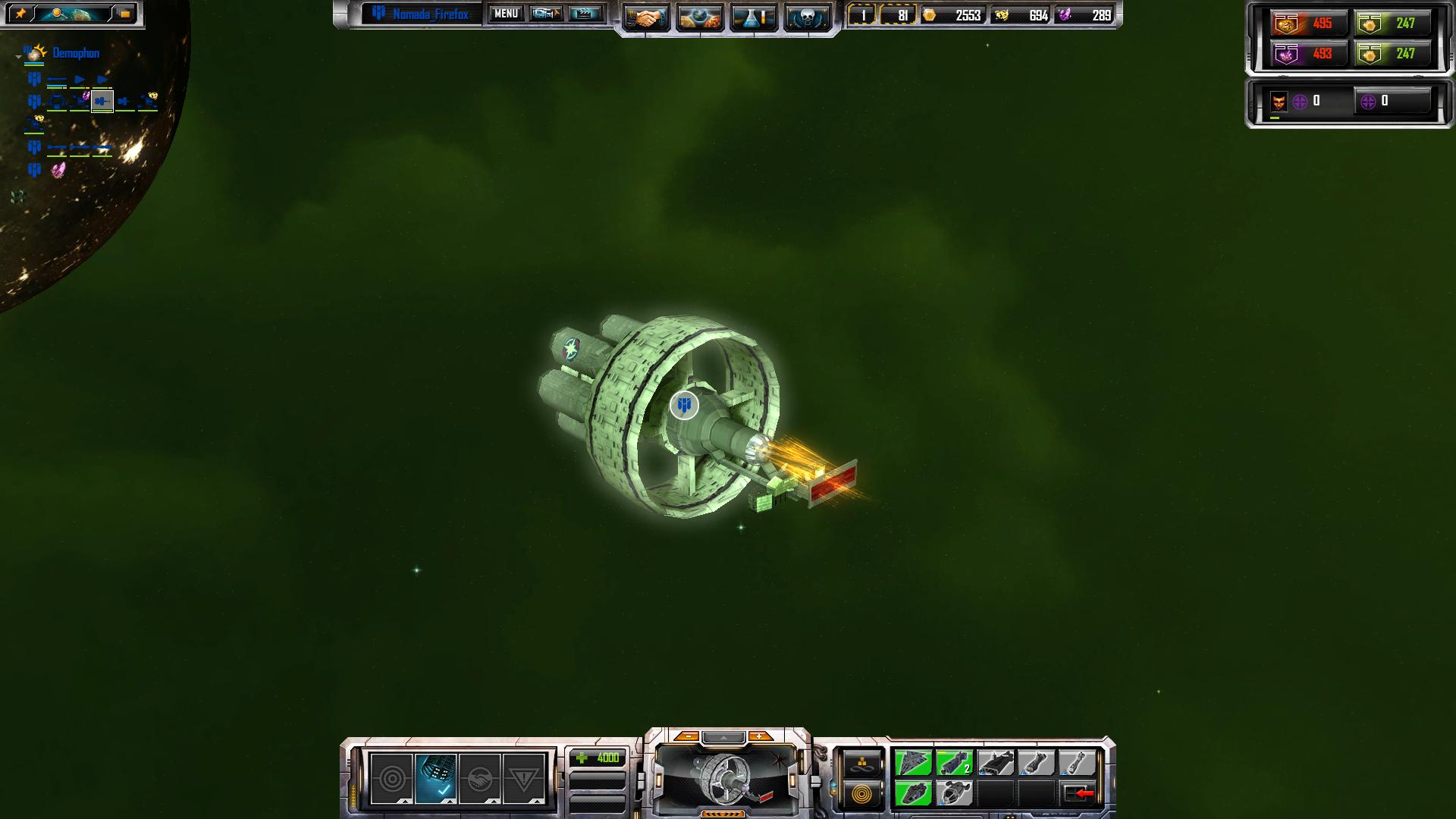
Task: Open the research flask screen
Action: pos(753,17)
